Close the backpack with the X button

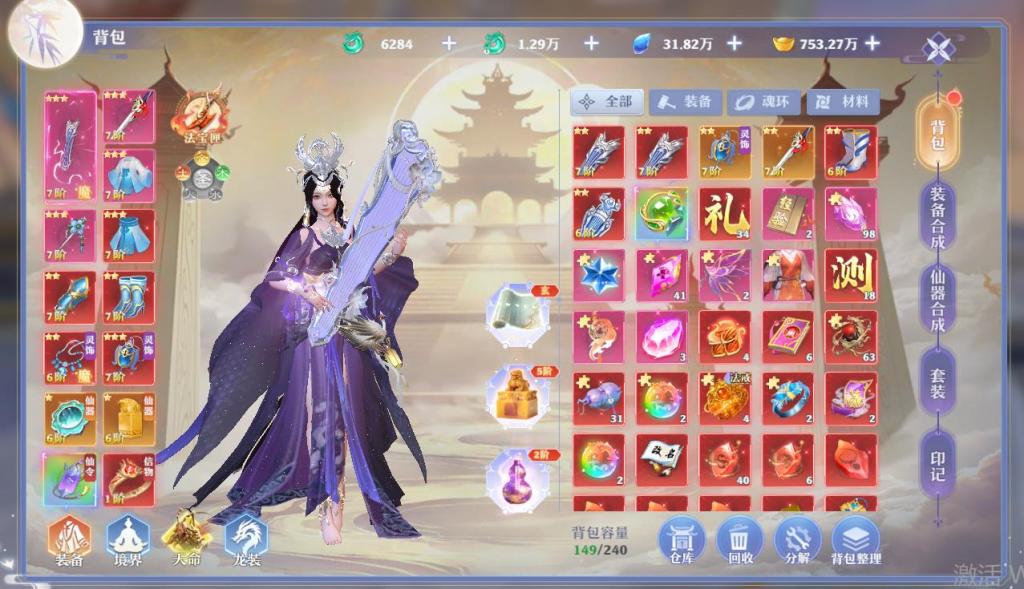939,48
